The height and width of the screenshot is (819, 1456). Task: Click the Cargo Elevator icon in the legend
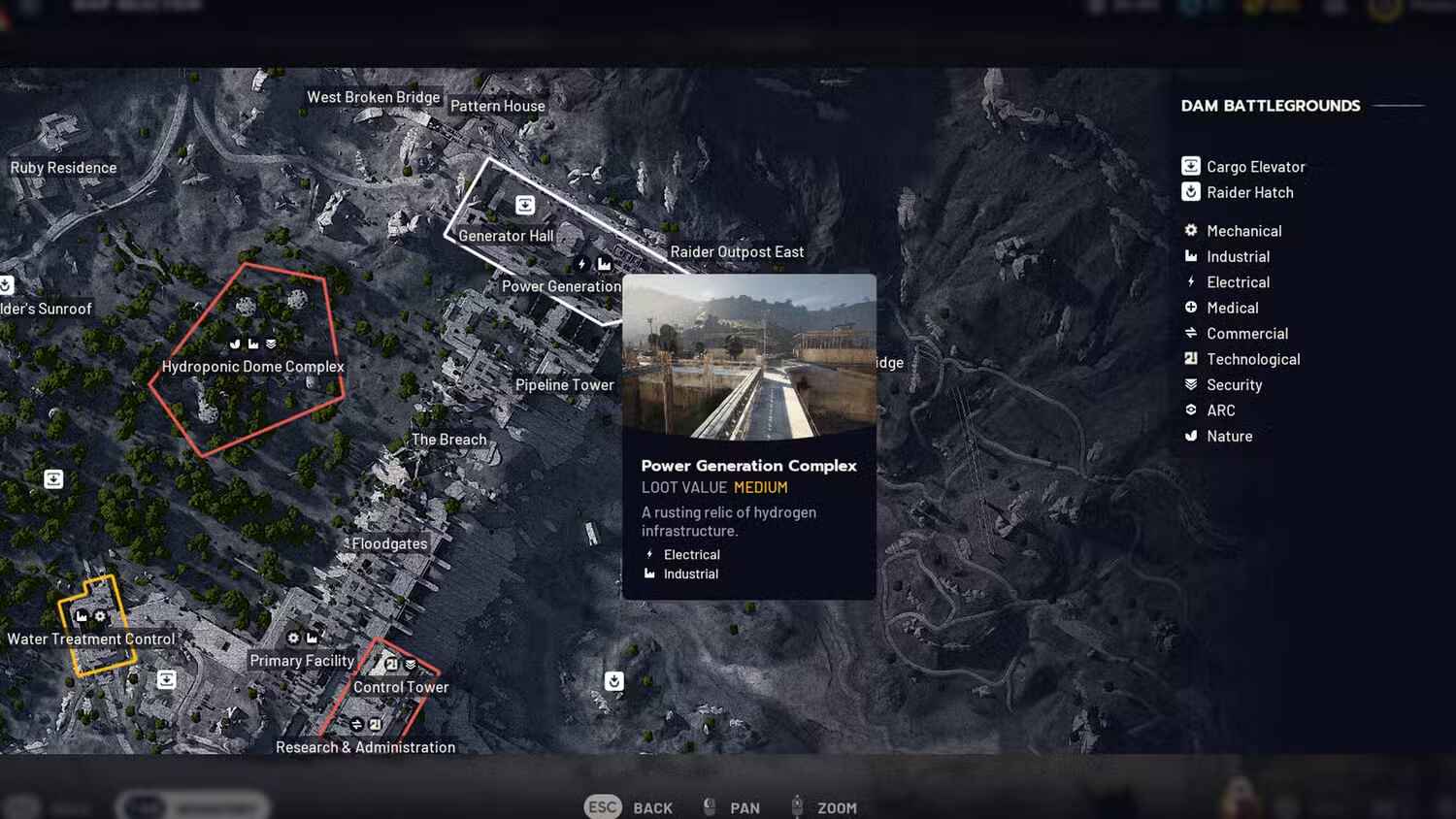coord(1190,166)
